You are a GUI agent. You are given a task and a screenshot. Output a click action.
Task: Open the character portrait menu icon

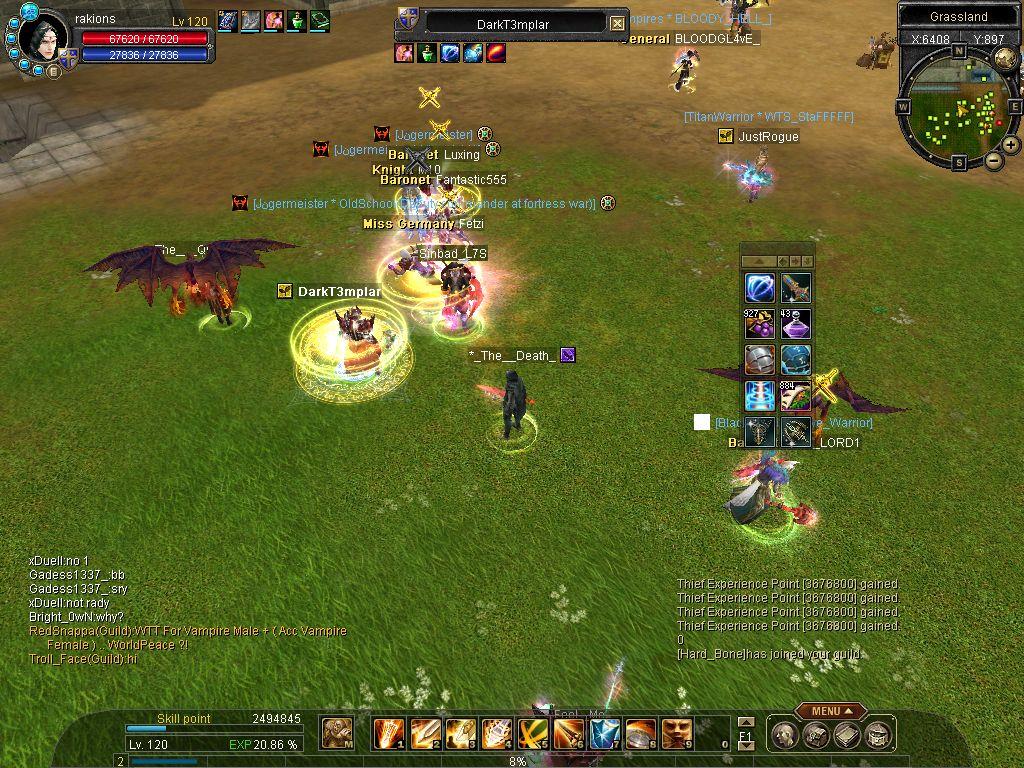[784, 735]
